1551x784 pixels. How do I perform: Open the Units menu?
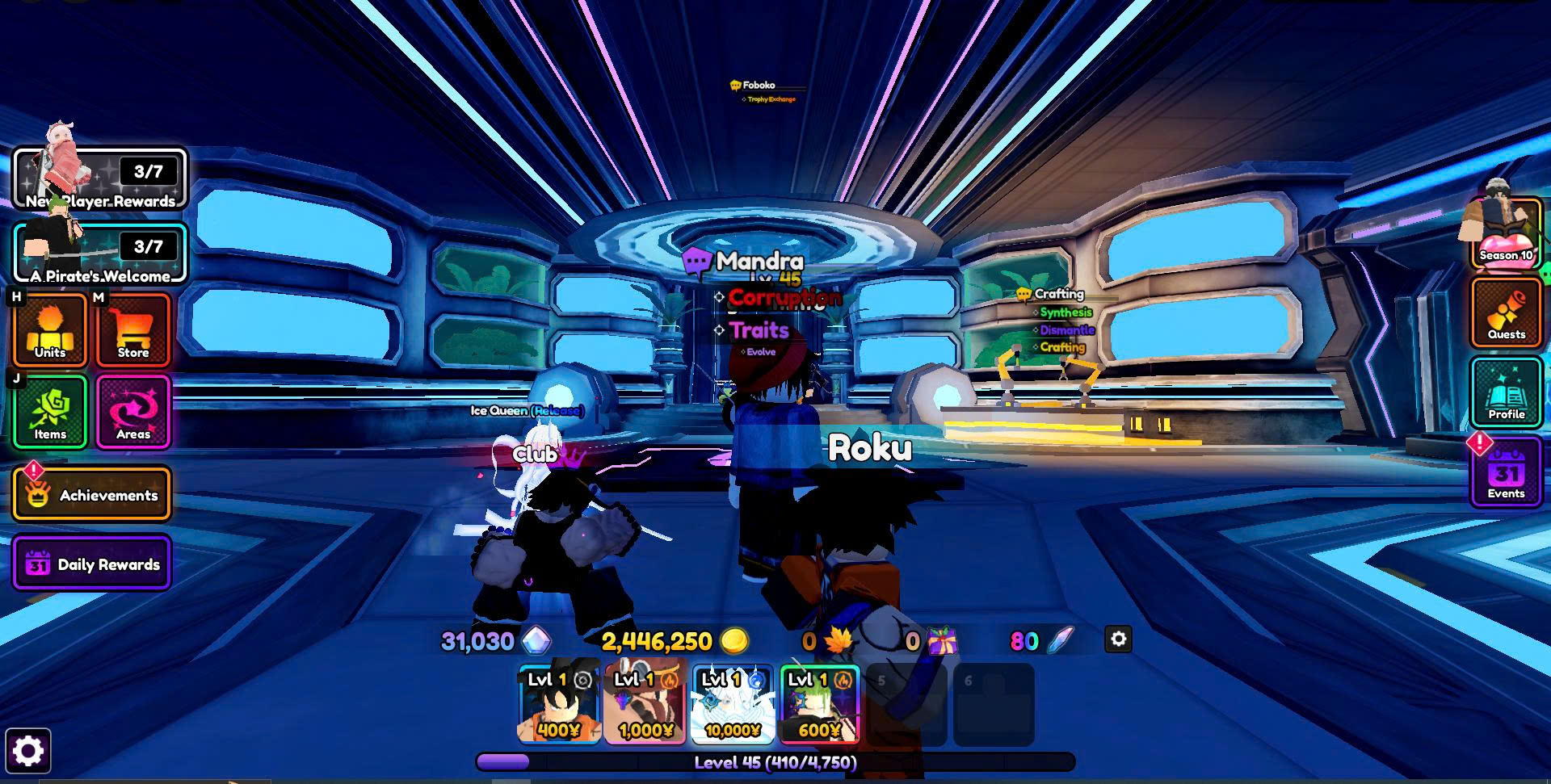[50, 330]
